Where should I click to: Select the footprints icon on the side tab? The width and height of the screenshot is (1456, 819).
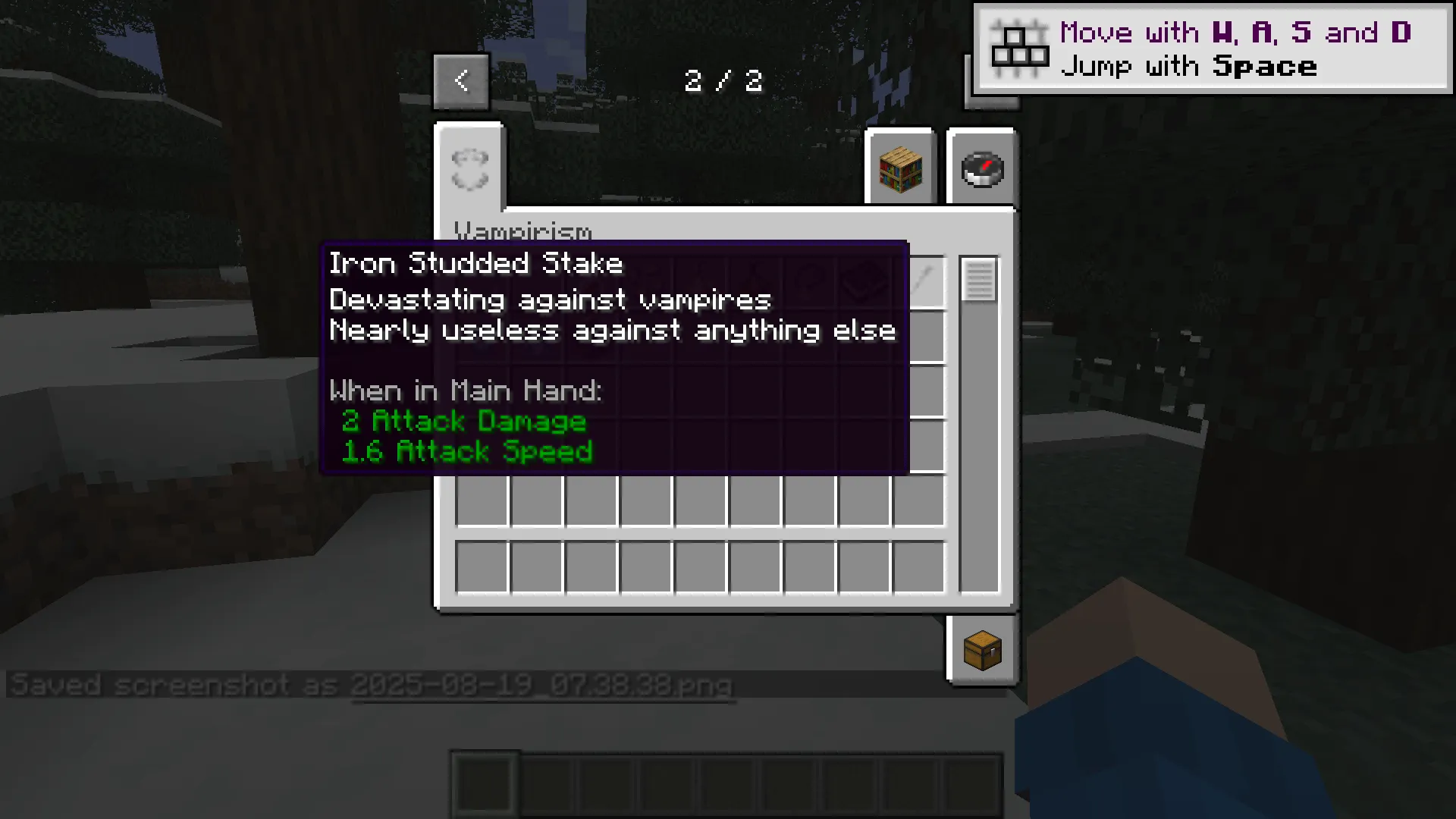pos(469,168)
